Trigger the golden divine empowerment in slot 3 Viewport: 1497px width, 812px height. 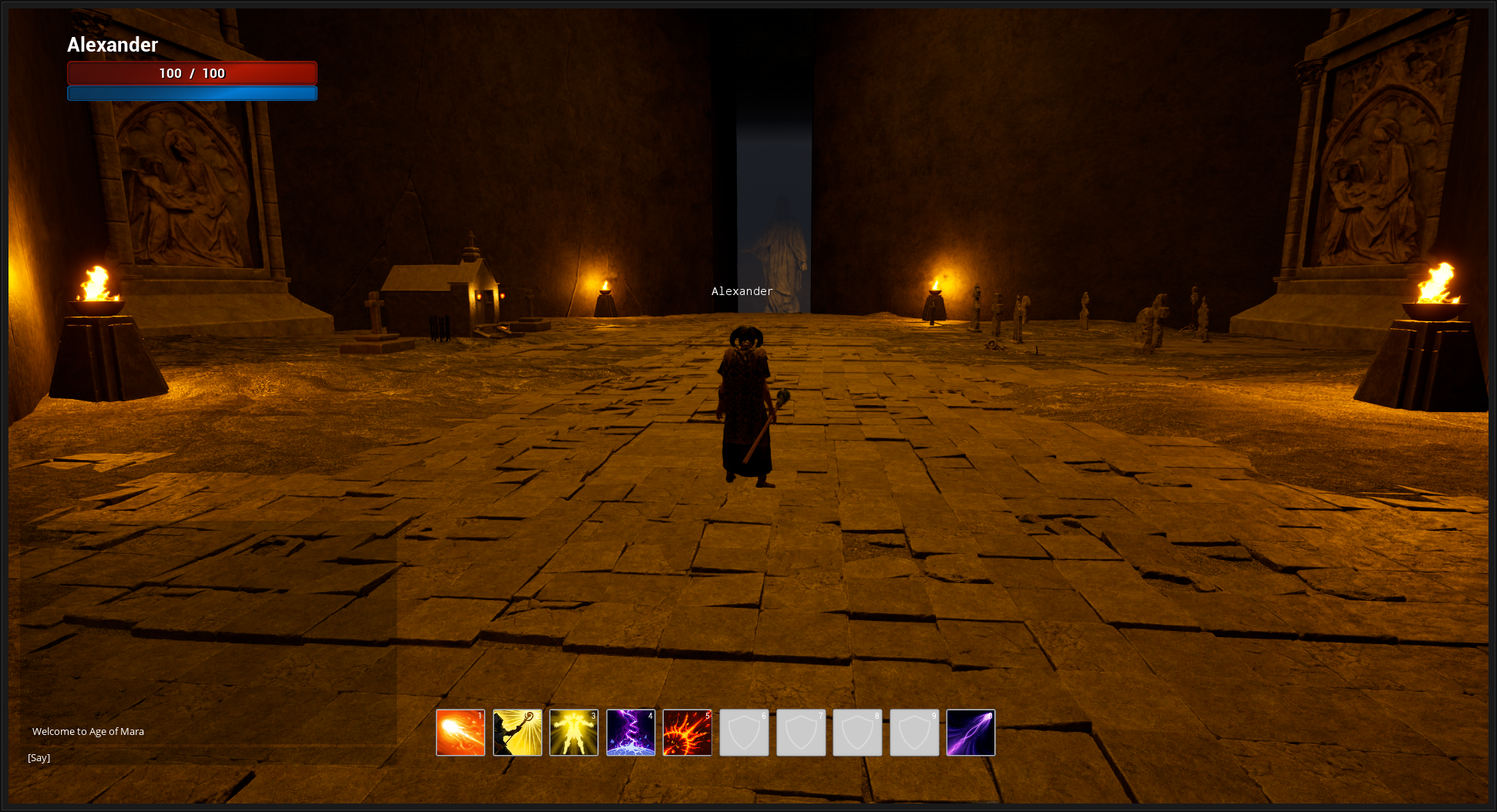[x=574, y=732]
